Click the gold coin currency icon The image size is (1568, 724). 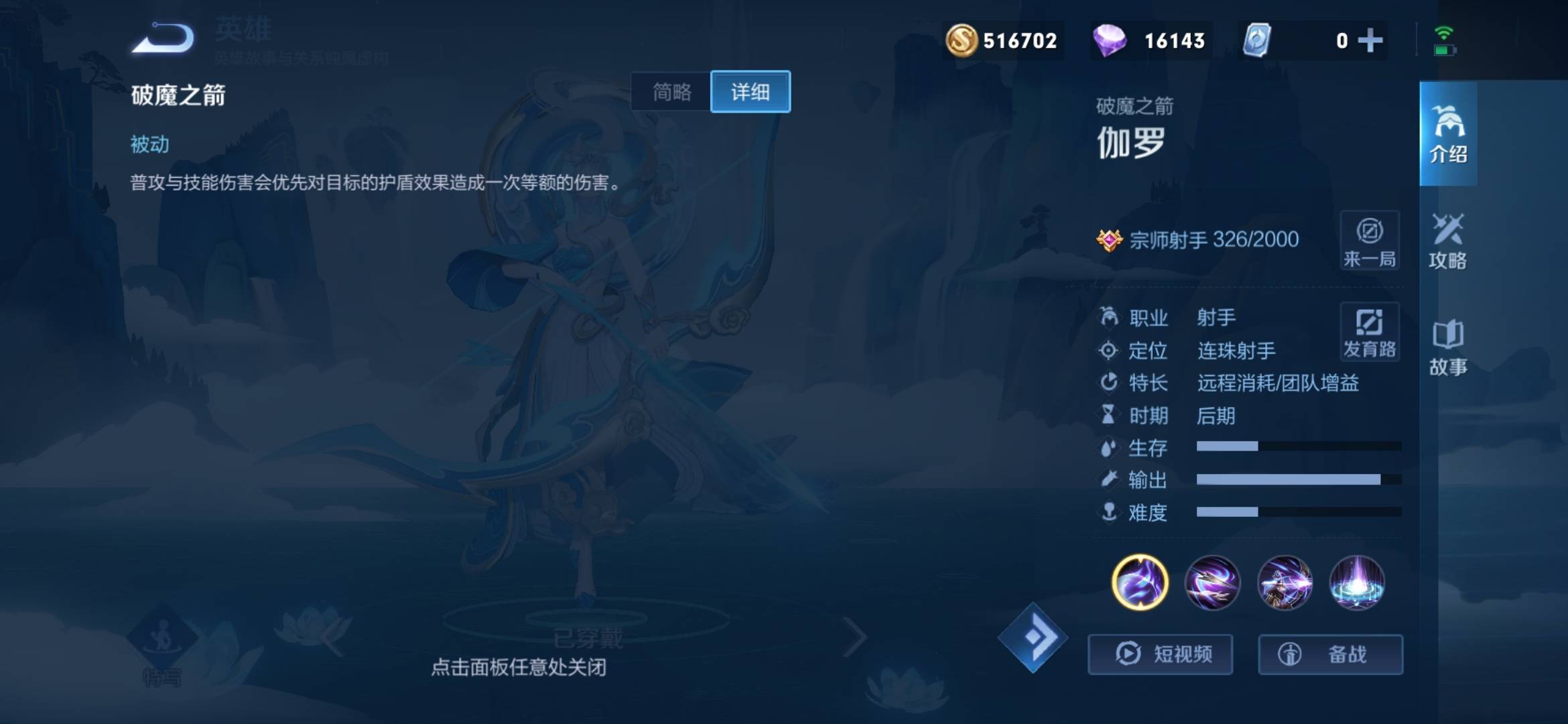point(963,40)
